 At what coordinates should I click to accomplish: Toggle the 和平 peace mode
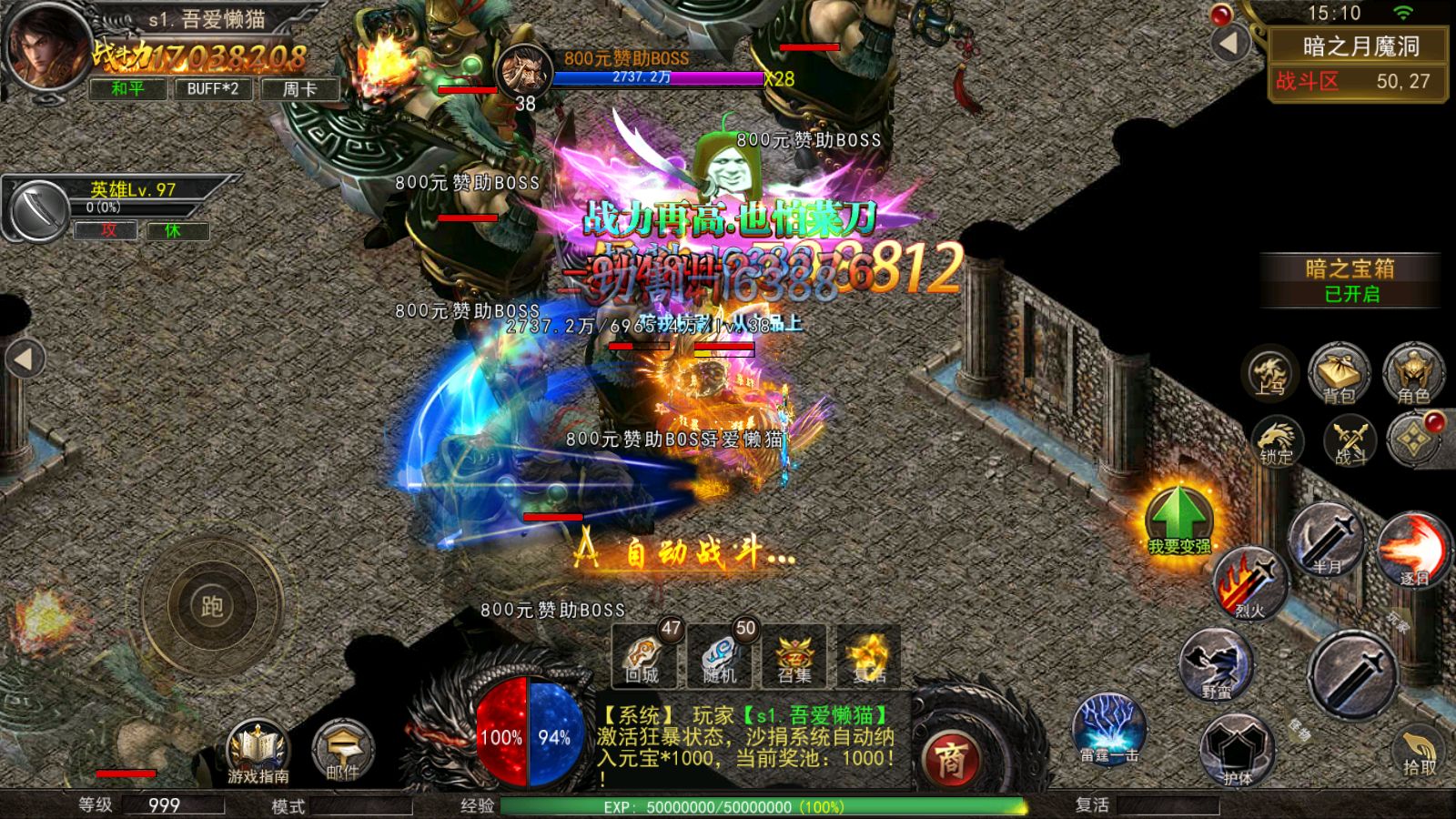click(x=126, y=90)
